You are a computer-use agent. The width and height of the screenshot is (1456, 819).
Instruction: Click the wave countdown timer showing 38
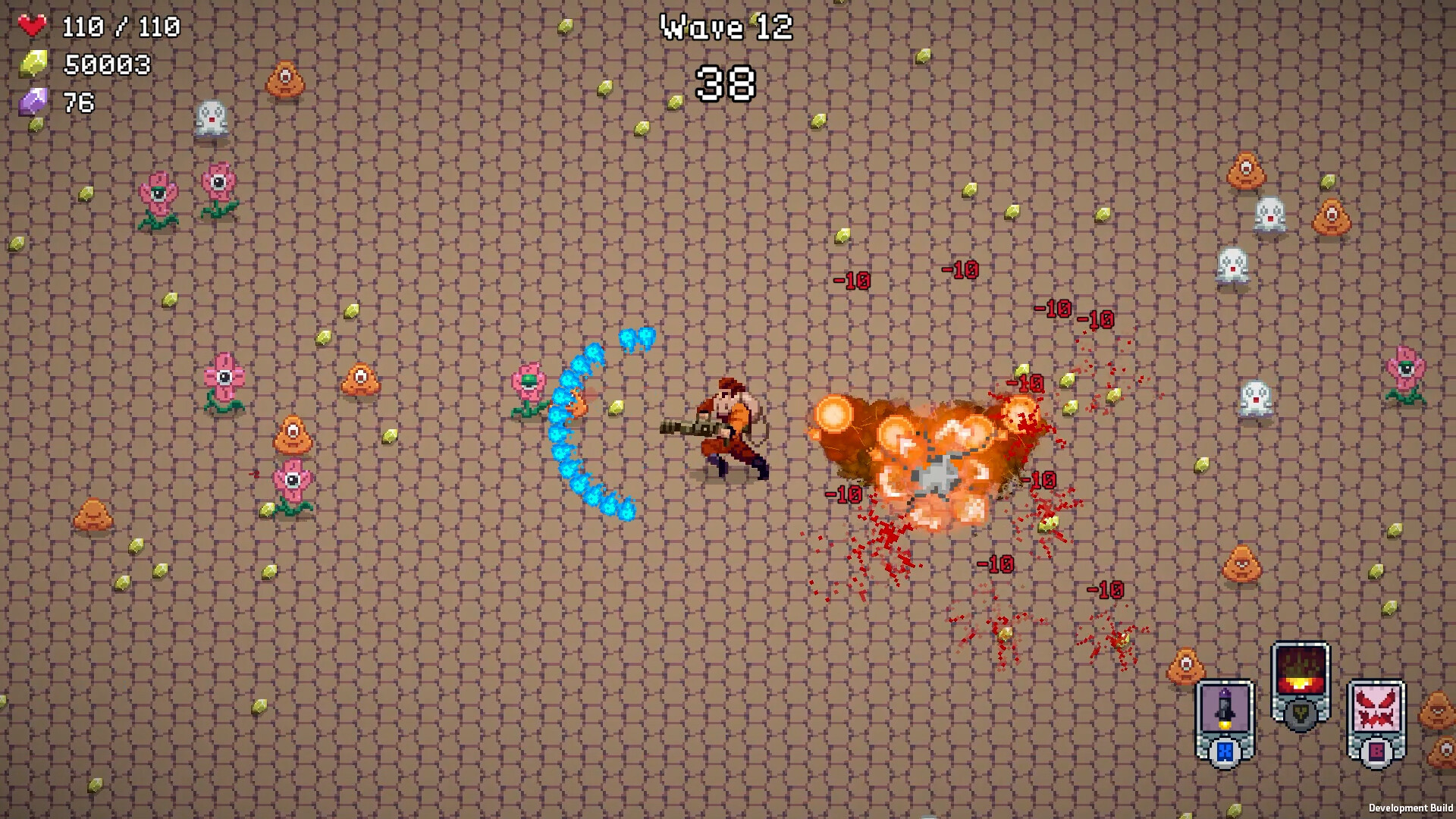[x=726, y=83]
